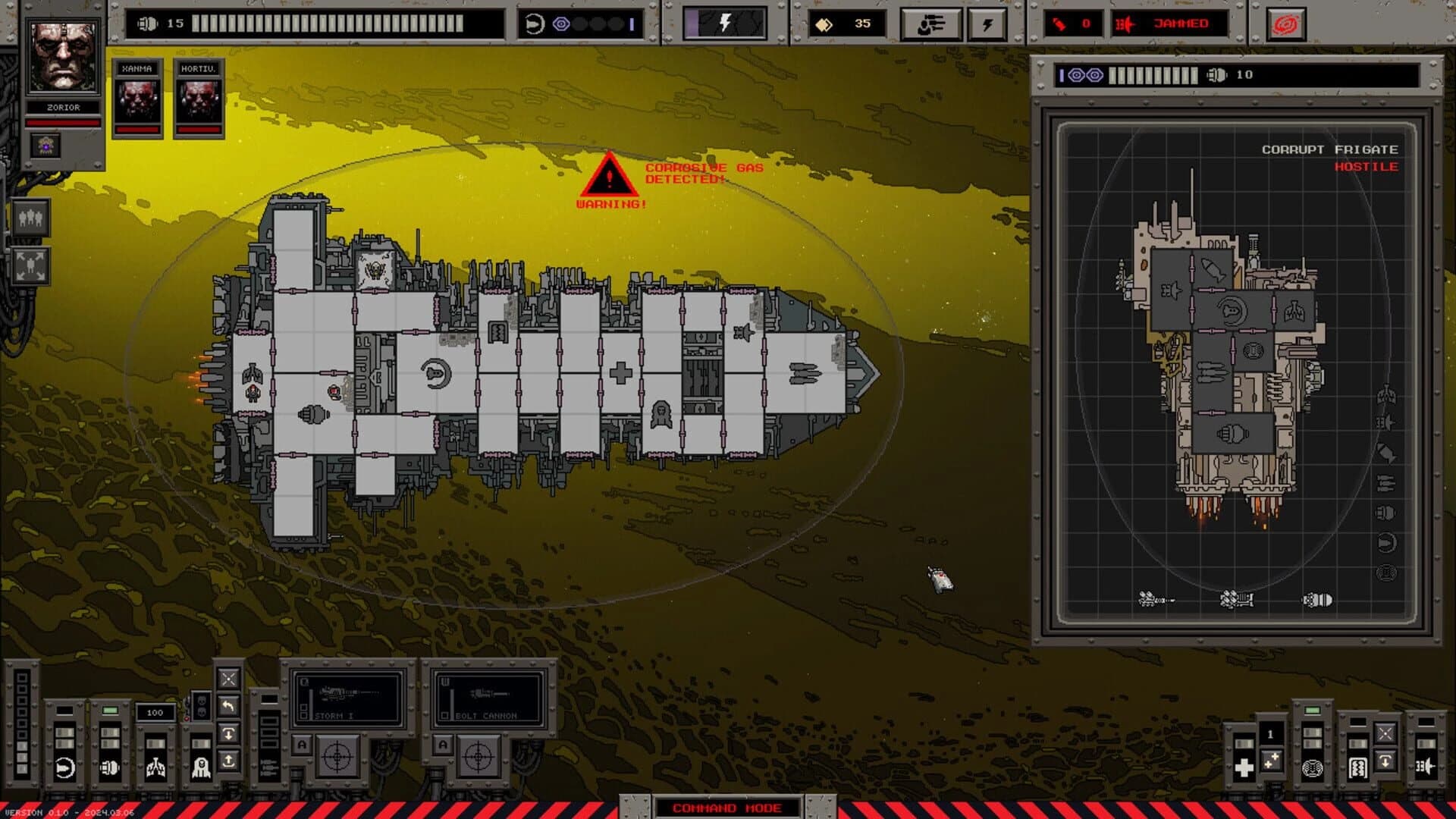Toggle the checkbox next to Bolt Cannon label
1456x819 pixels.
tap(445, 714)
